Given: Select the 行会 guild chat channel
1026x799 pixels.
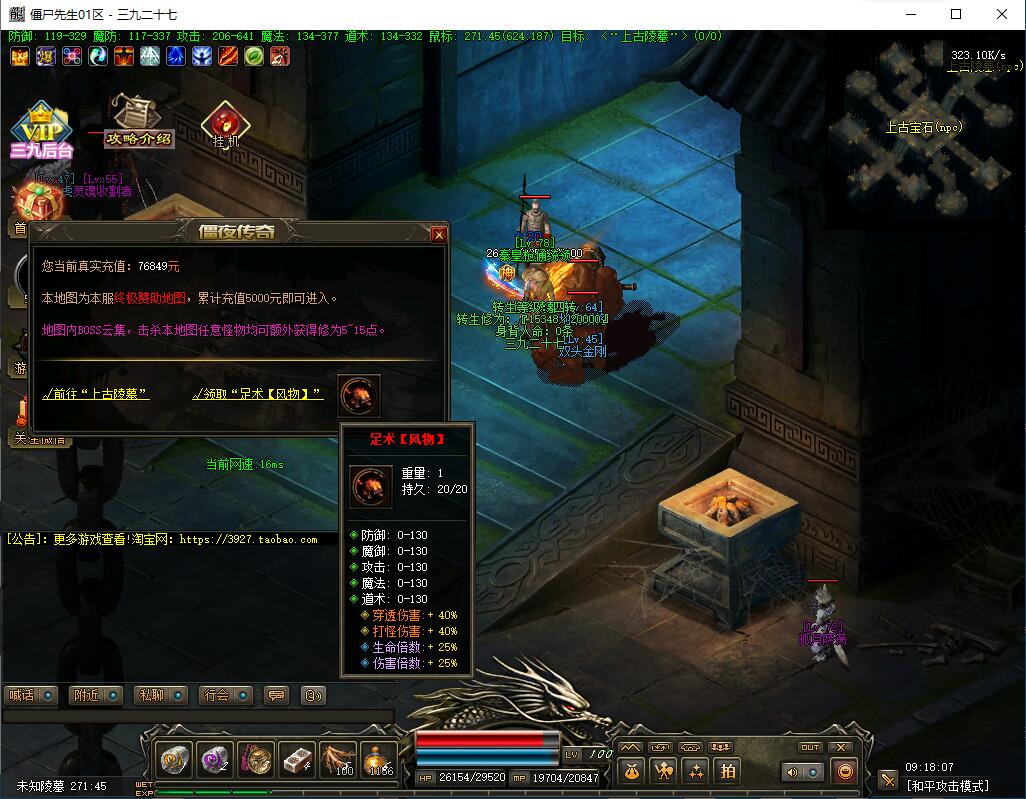Looking at the screenshot, I should 225,695.
